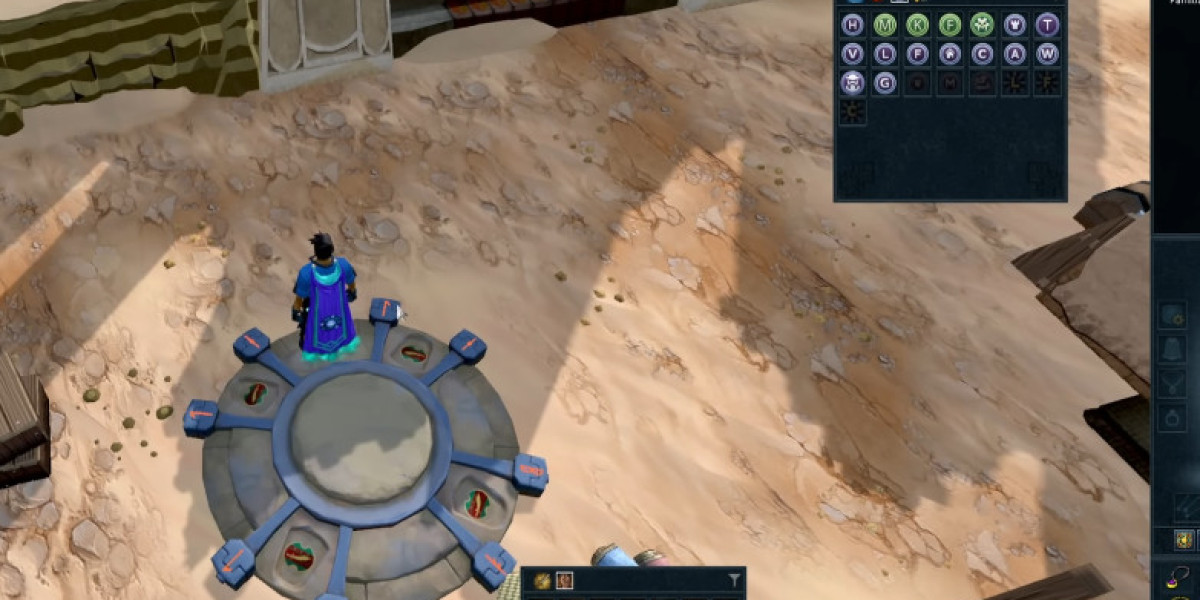The image size is (1200, 600).
Task: Activate the purple T teleport icon
Action: 1047,24
